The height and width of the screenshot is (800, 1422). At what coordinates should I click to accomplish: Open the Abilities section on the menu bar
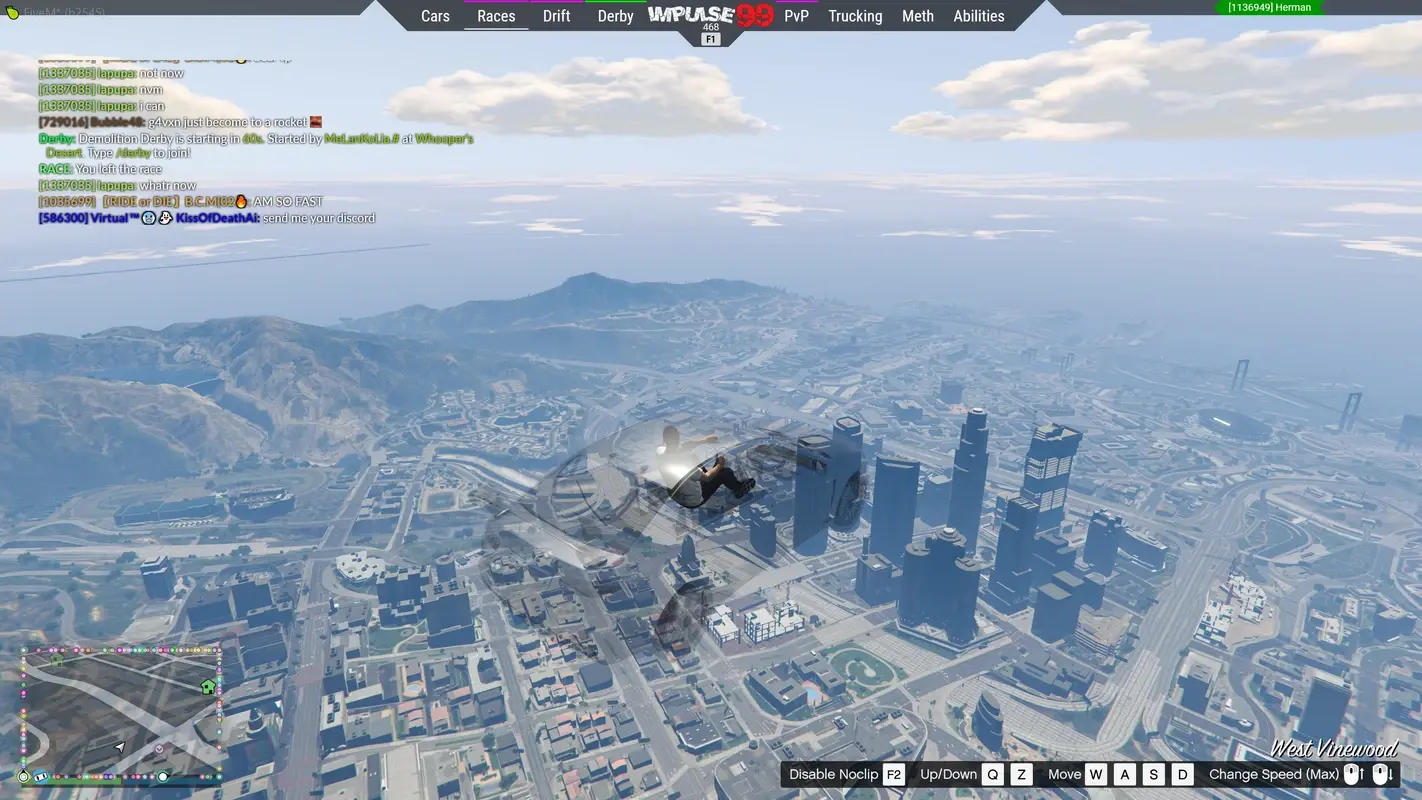click(978, 15)
